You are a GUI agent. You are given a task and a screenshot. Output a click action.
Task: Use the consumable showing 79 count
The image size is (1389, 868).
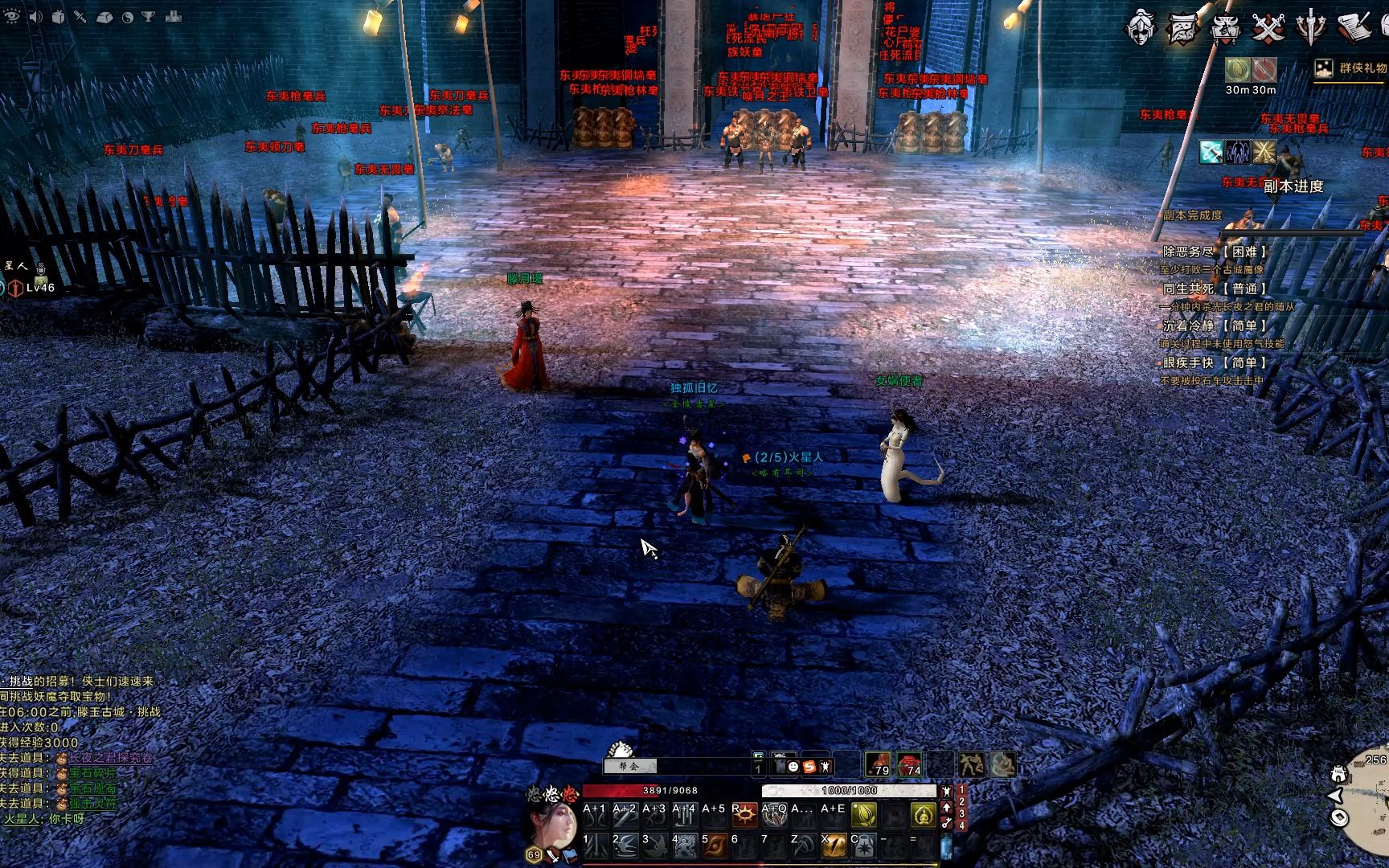(x=878, y=764)
